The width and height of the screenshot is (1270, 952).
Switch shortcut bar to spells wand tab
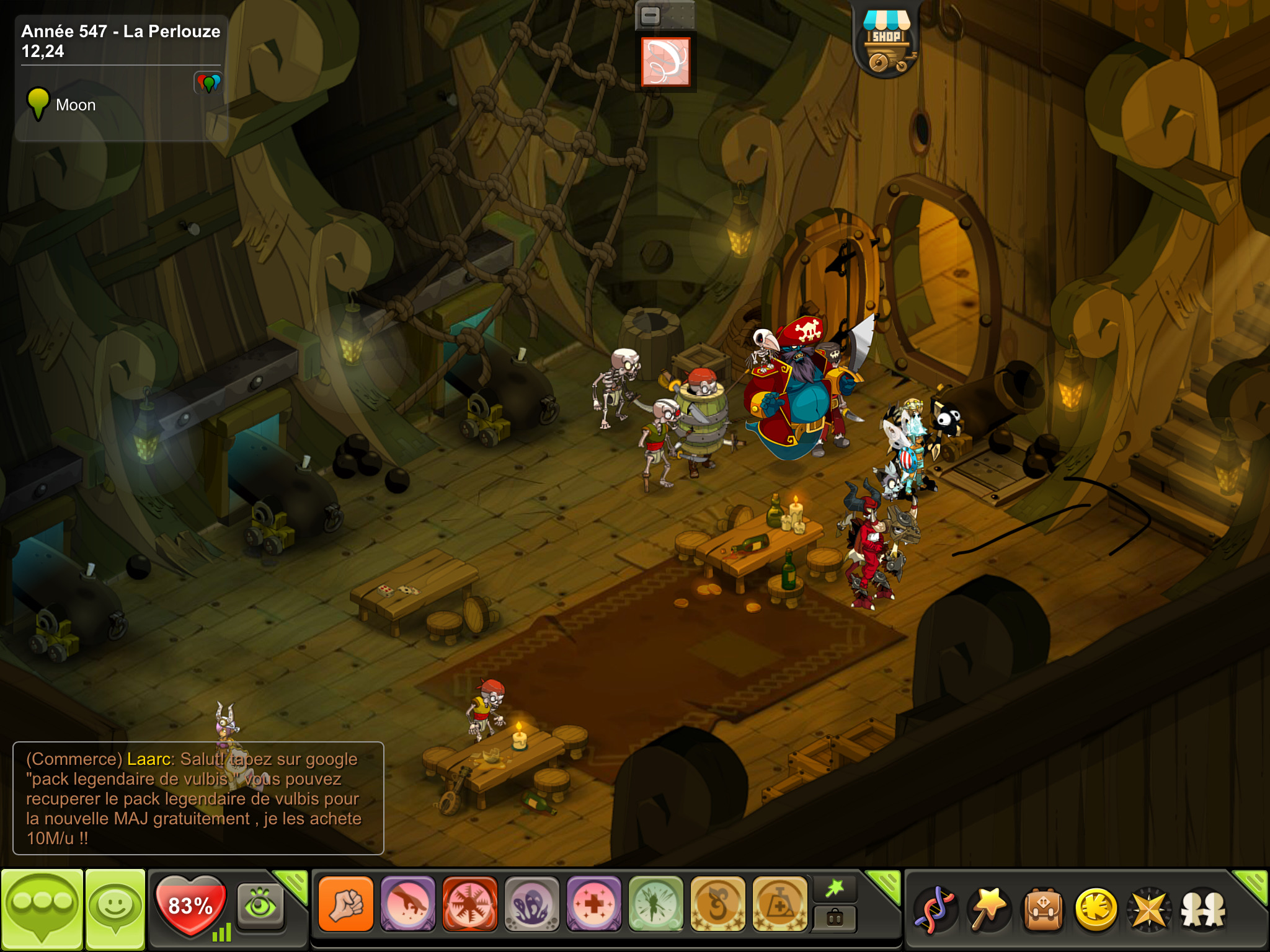[x=835, y=889]
